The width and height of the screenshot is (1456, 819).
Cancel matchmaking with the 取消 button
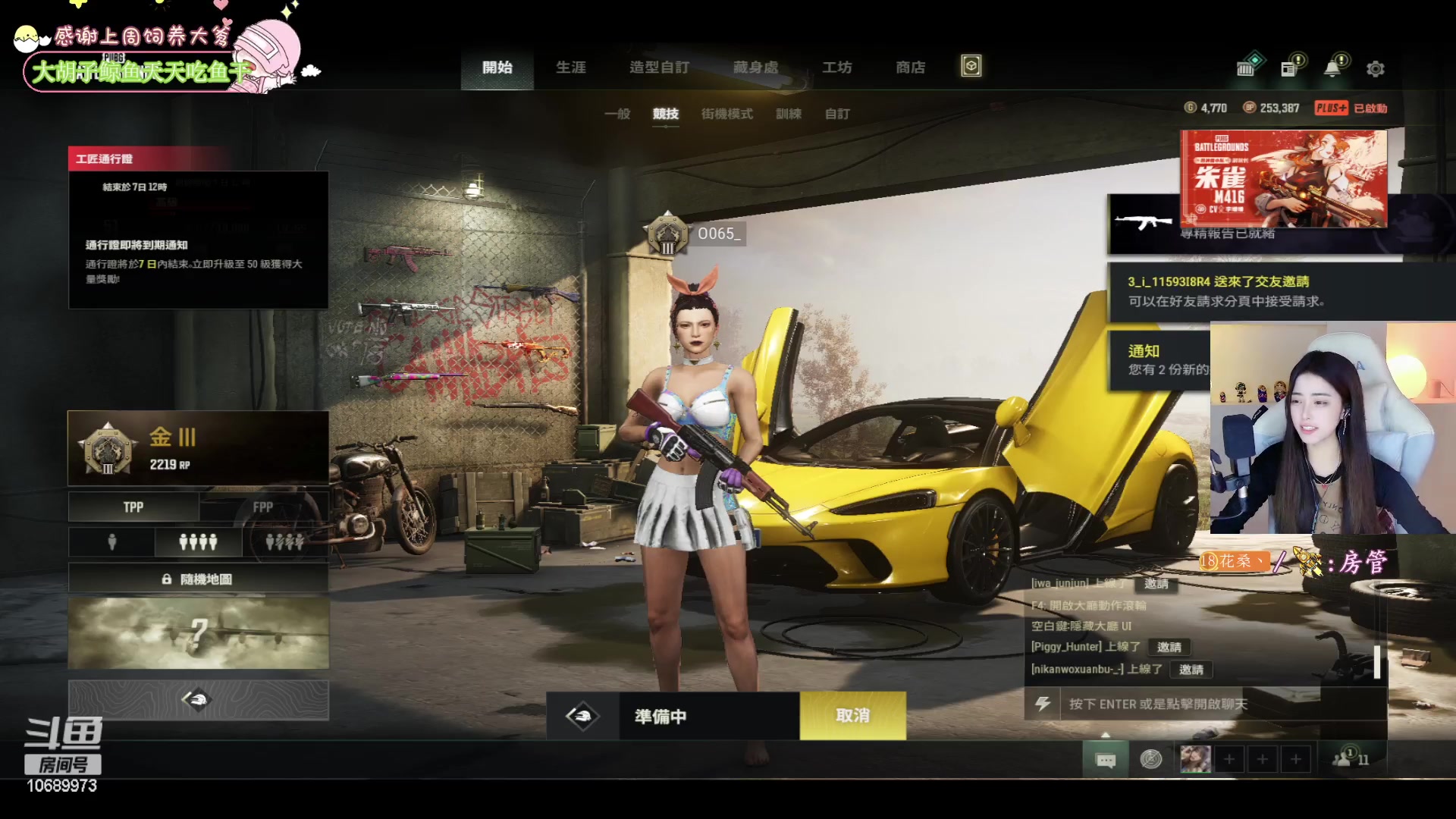coord(852,716)
